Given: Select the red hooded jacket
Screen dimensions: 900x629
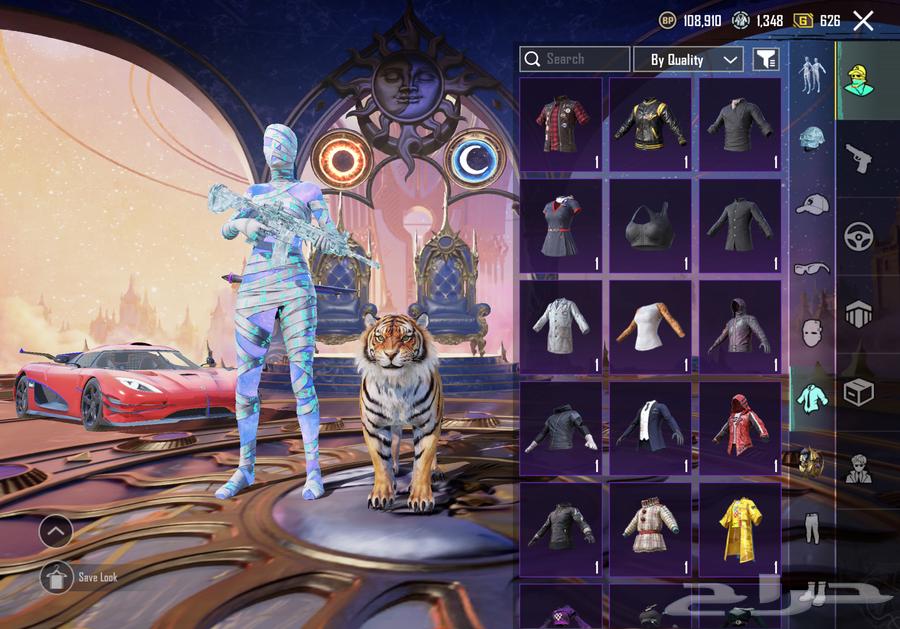Looking at the screenshot, I should 740,427.
